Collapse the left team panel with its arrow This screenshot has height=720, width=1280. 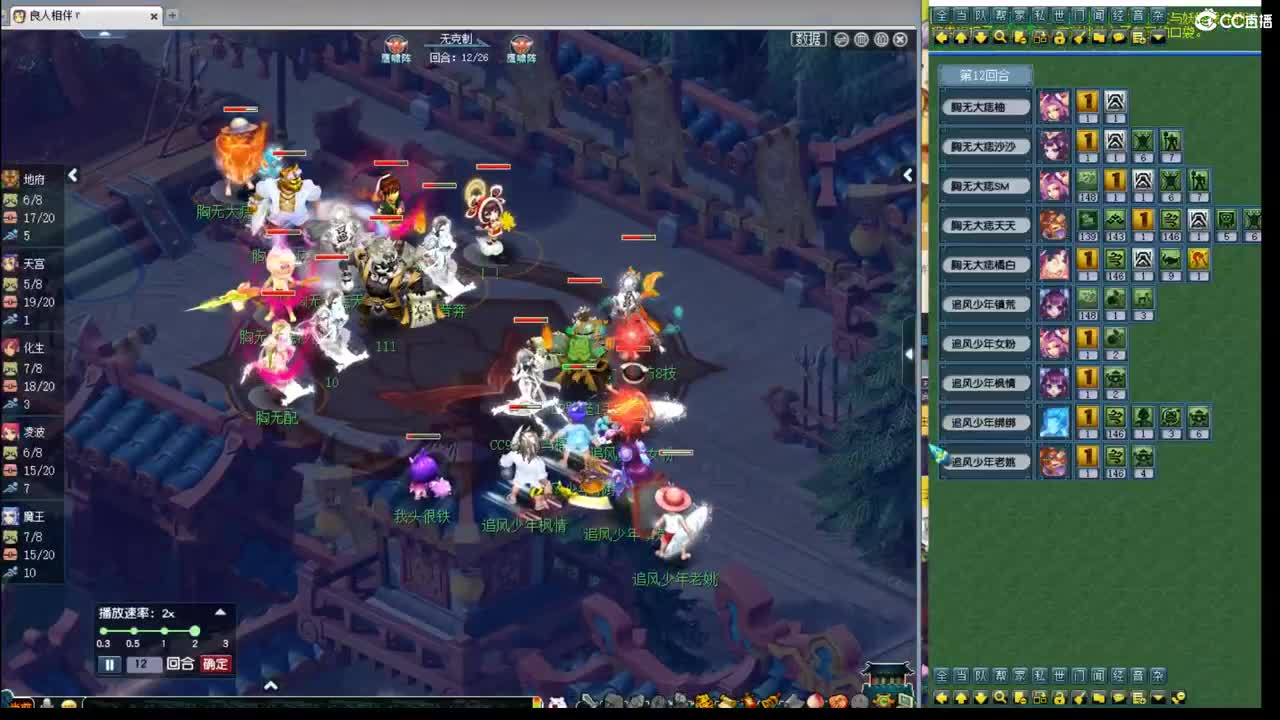coord(73,175)
